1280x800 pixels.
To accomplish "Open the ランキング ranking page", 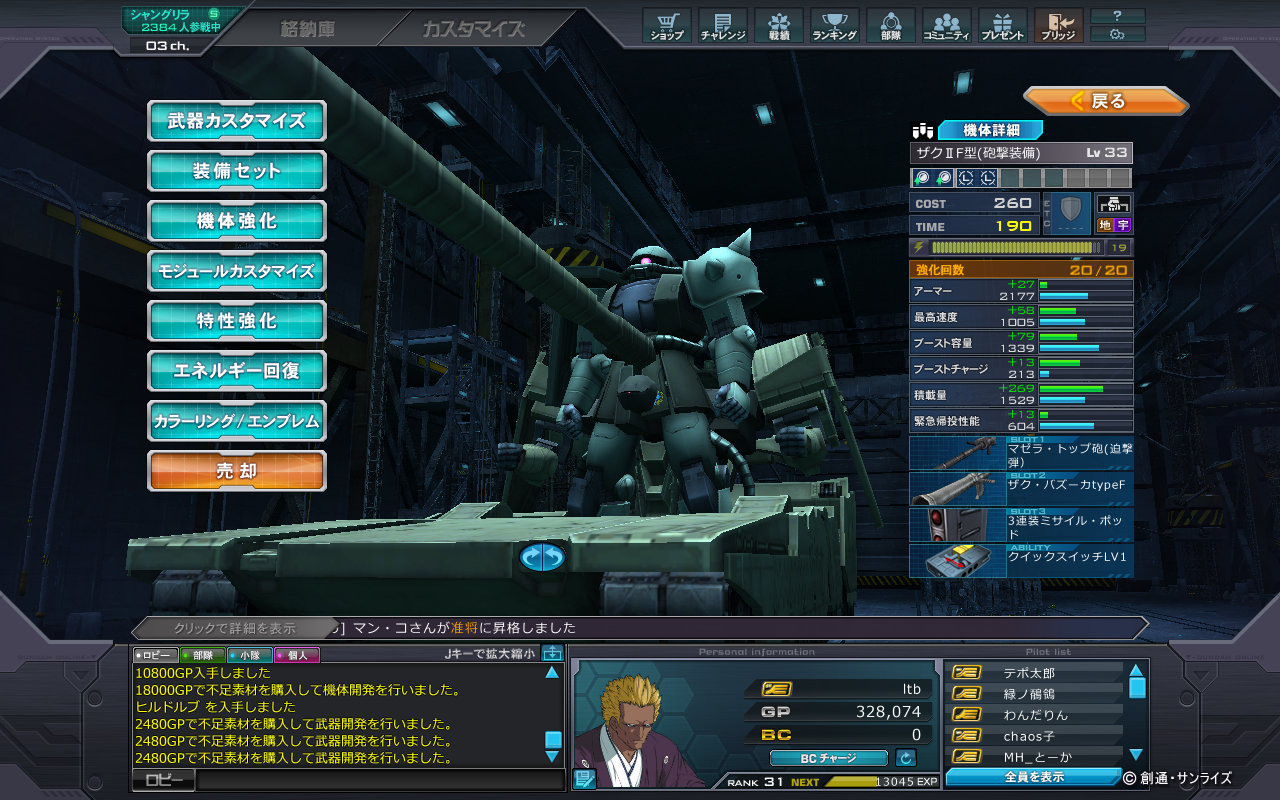I will tap(834, 26).
